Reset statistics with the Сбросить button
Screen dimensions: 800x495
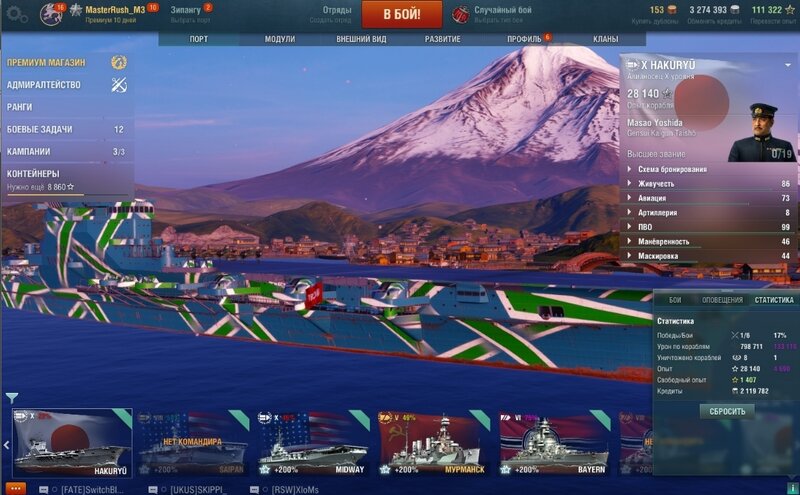tap(727, 411)
